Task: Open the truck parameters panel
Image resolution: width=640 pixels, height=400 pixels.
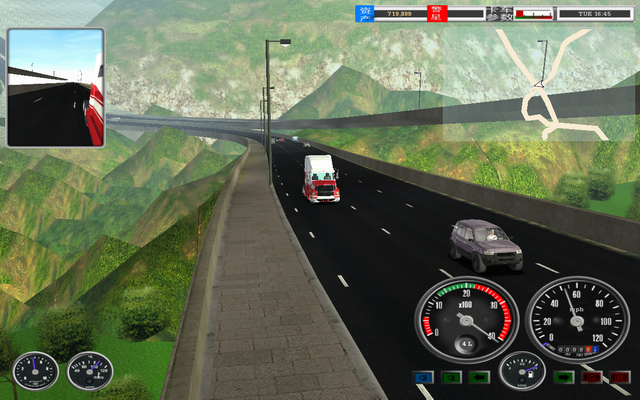Action: coord(498,13)
